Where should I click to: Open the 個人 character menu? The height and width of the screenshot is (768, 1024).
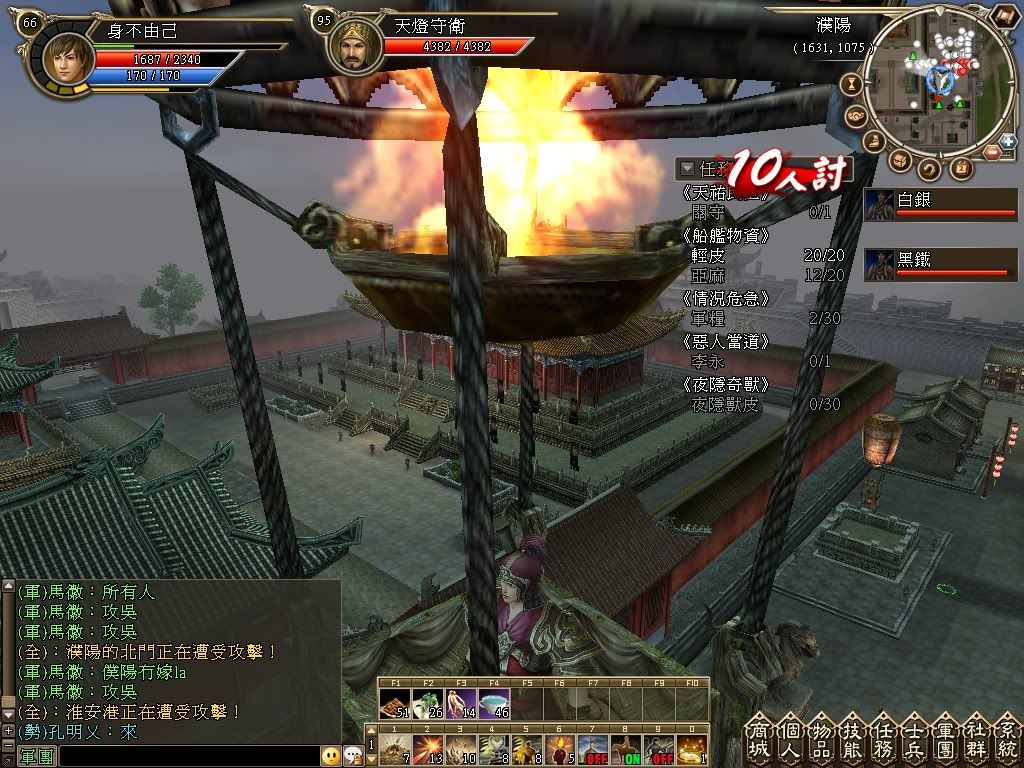pyautogui.click(x=791, y=743)
